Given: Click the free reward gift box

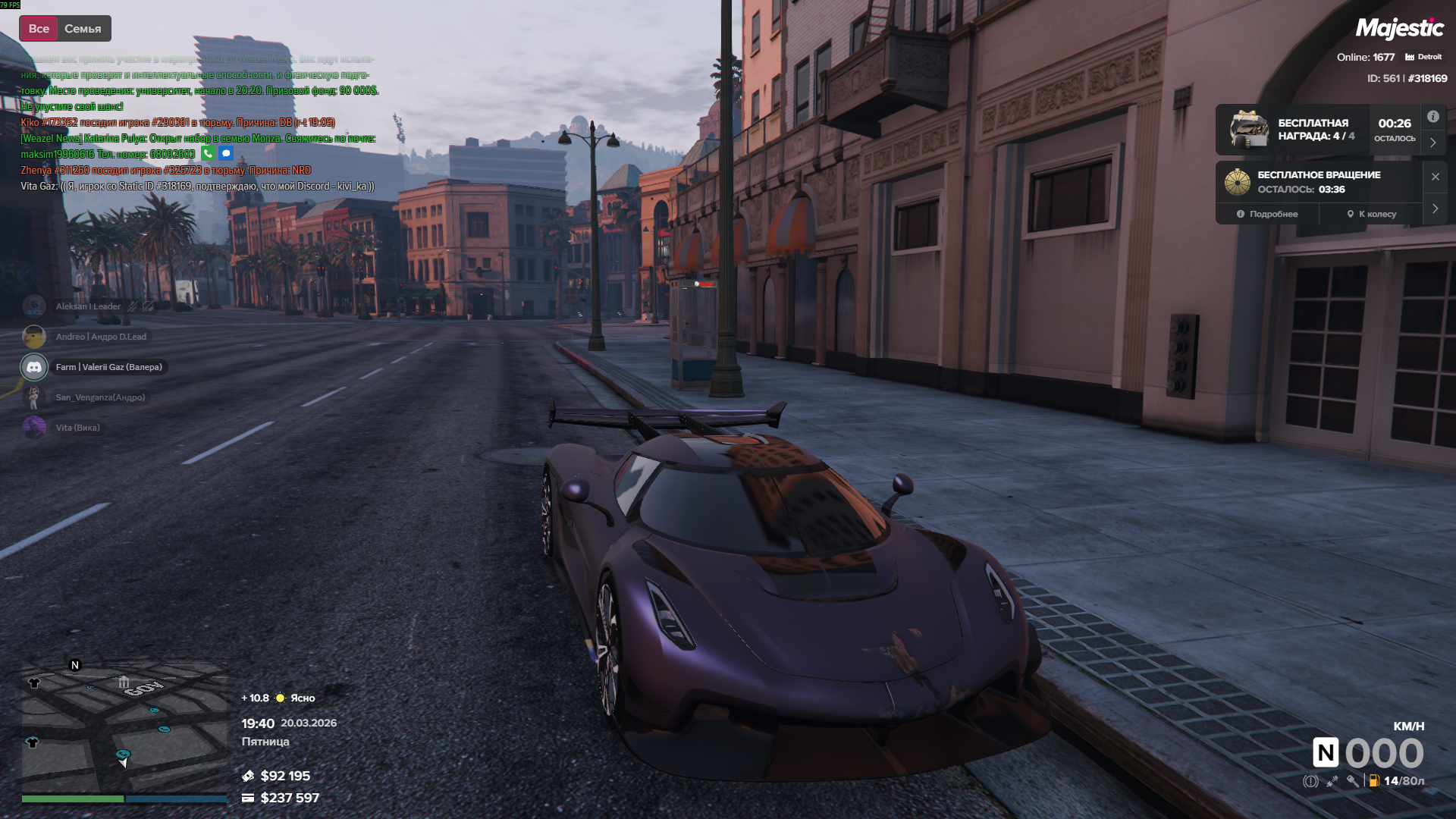Looking at the screenshot, I should 1248,129.
